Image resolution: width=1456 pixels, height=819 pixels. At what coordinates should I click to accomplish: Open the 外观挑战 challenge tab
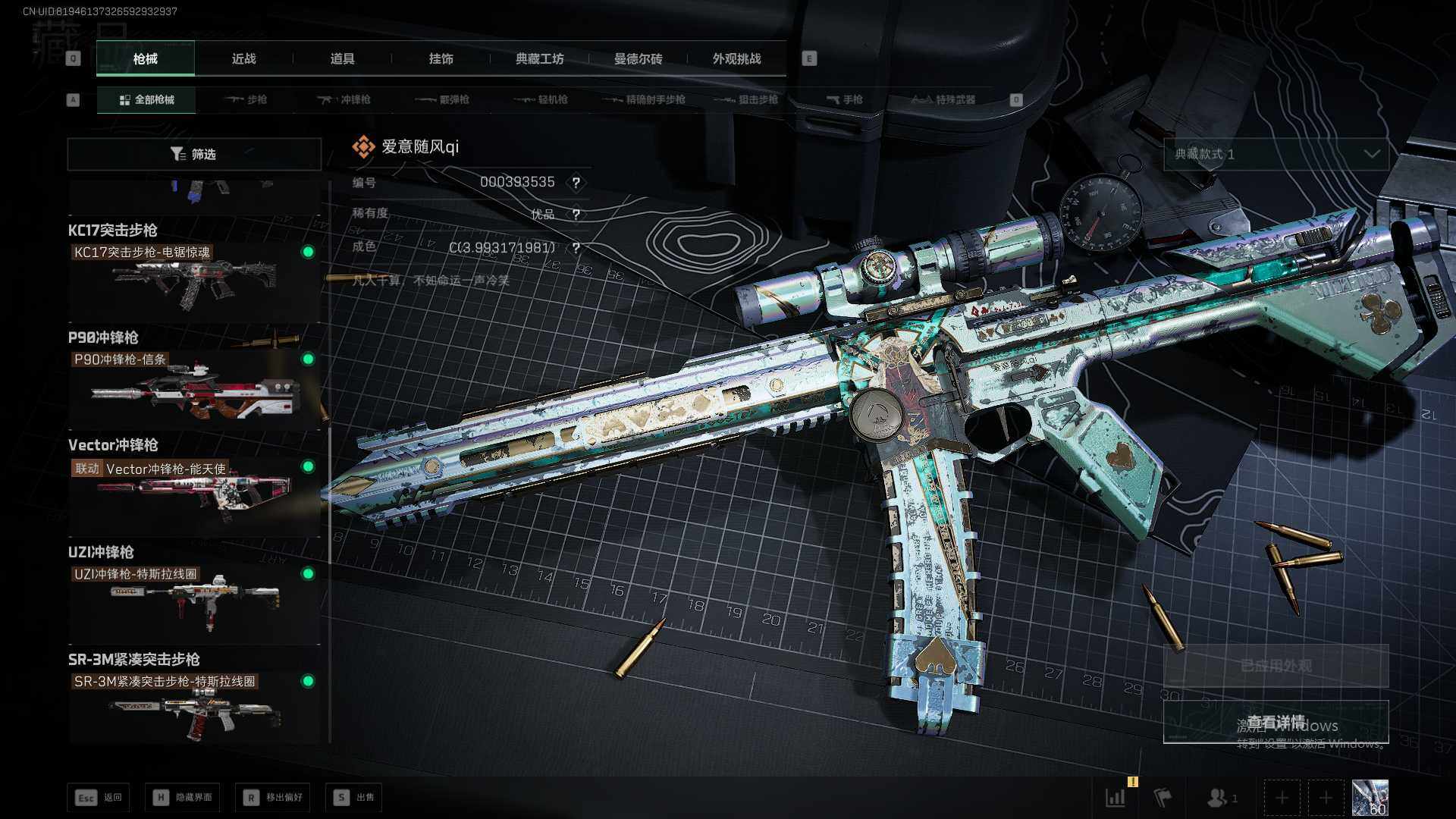click(x=736, y=58)
